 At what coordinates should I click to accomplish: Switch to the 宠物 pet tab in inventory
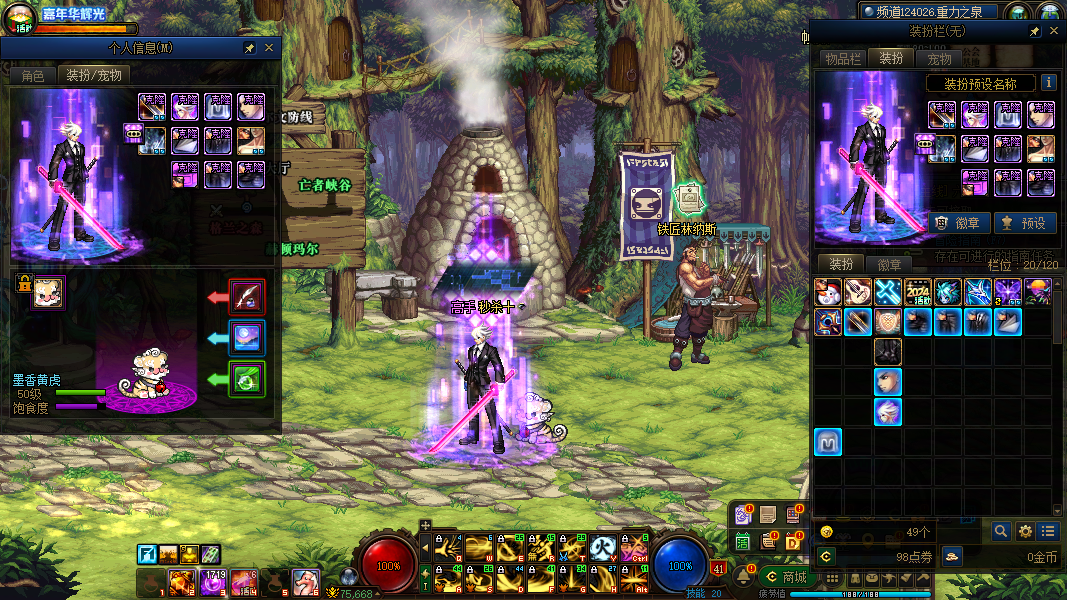click(x=939, y=59)
